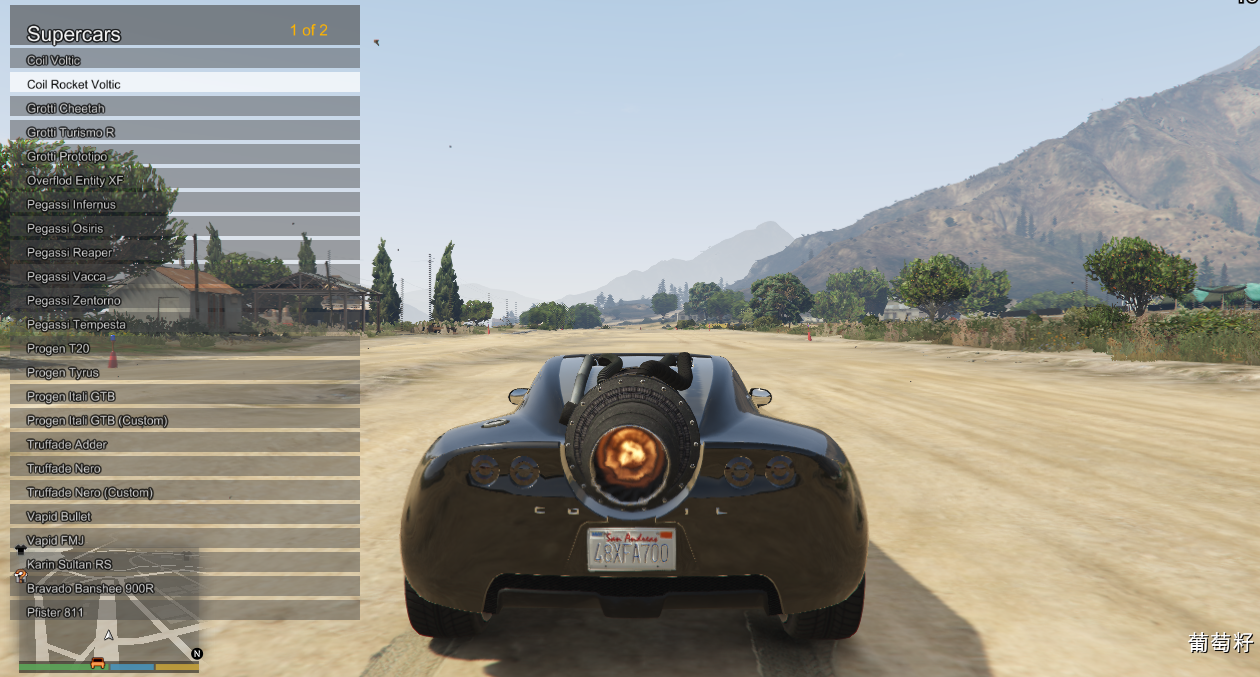This screenshot has width=1260, height=677.
Task: Choose the Progen T20
Action: [185, 348]
